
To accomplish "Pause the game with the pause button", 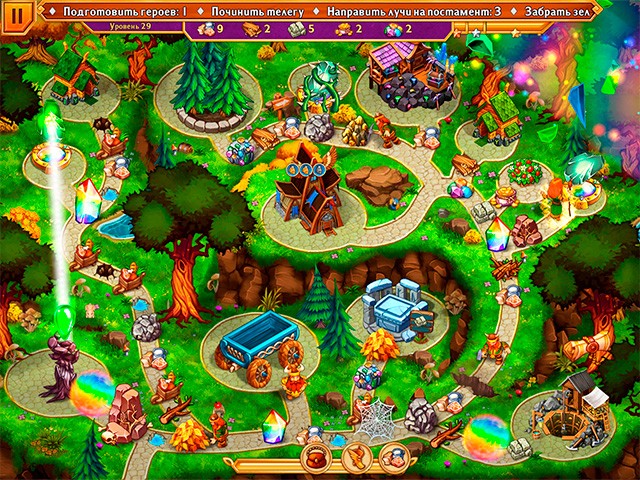I will pyautogui.click(x=17, y=17).
